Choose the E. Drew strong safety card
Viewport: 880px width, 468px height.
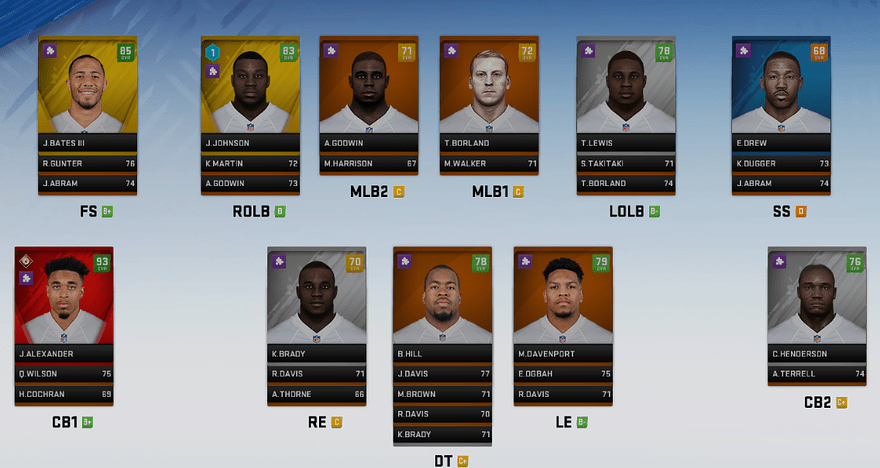(x=781, y=88)
